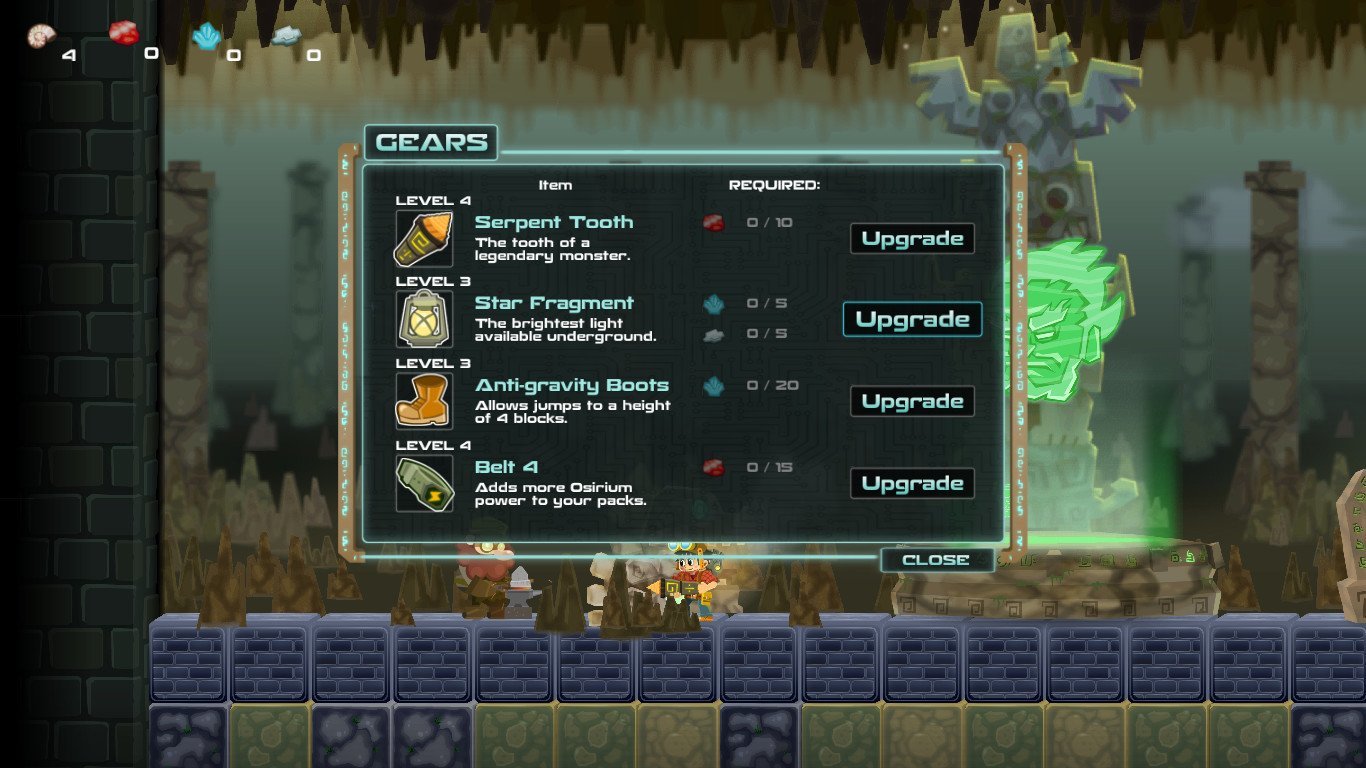The width and height of the screenshot is (1366, 768).
Task: Select the Star Fragment lantern icon
Action: pos(424,320)
